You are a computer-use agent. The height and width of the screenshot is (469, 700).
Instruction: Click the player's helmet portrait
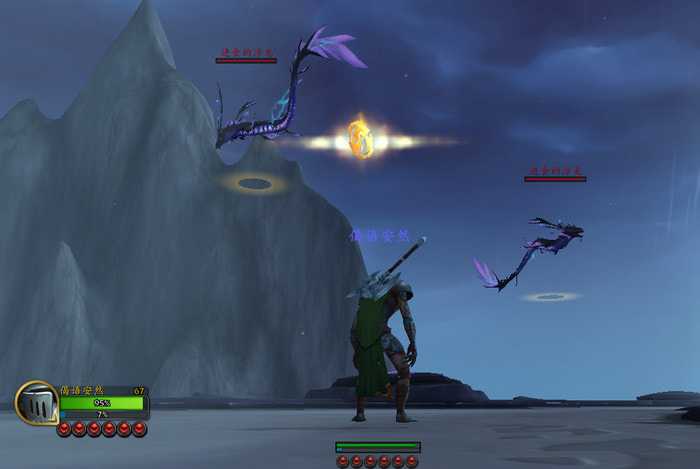coord(36,403)
